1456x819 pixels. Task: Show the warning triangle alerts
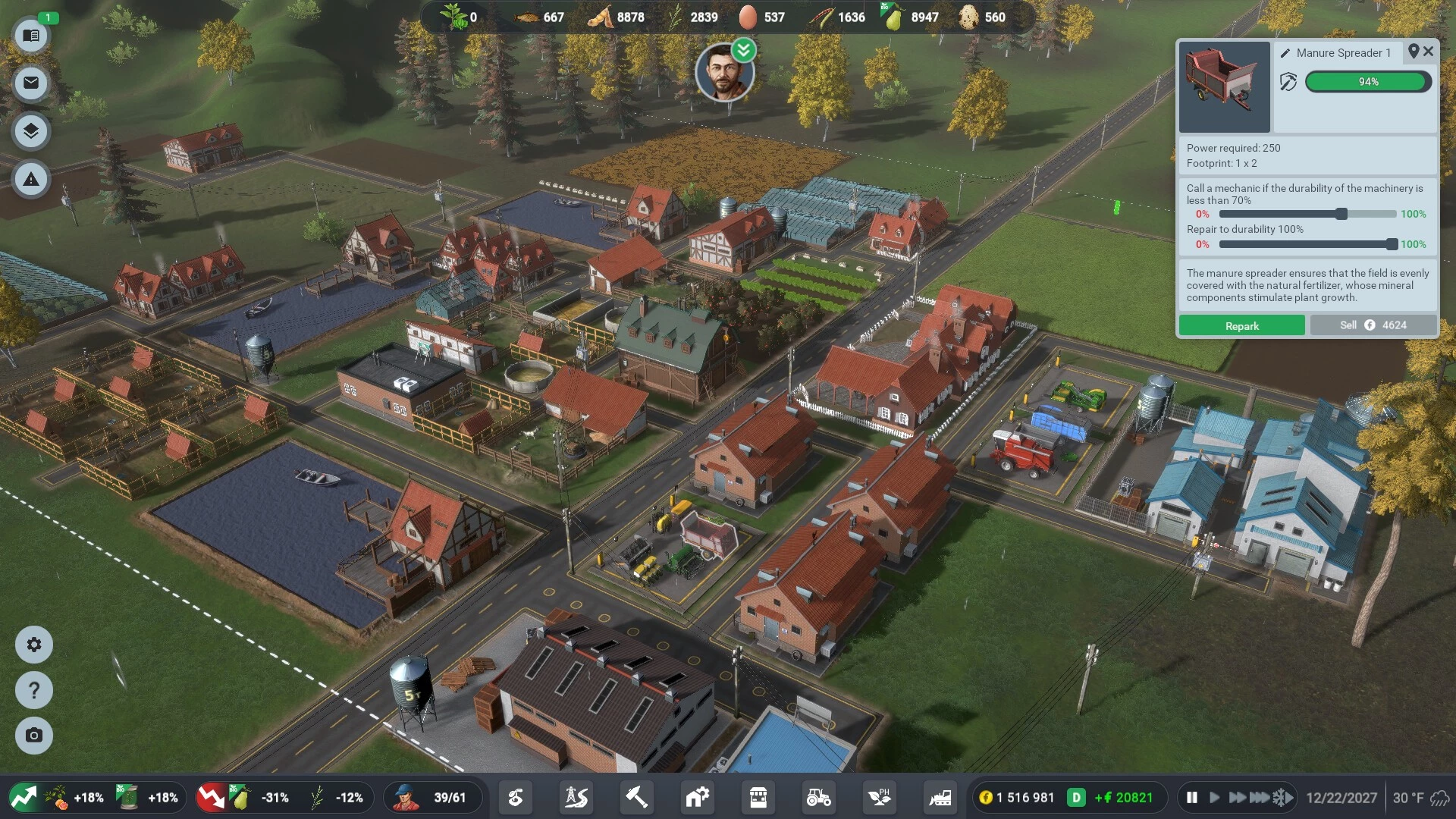(x=31, y=180)
